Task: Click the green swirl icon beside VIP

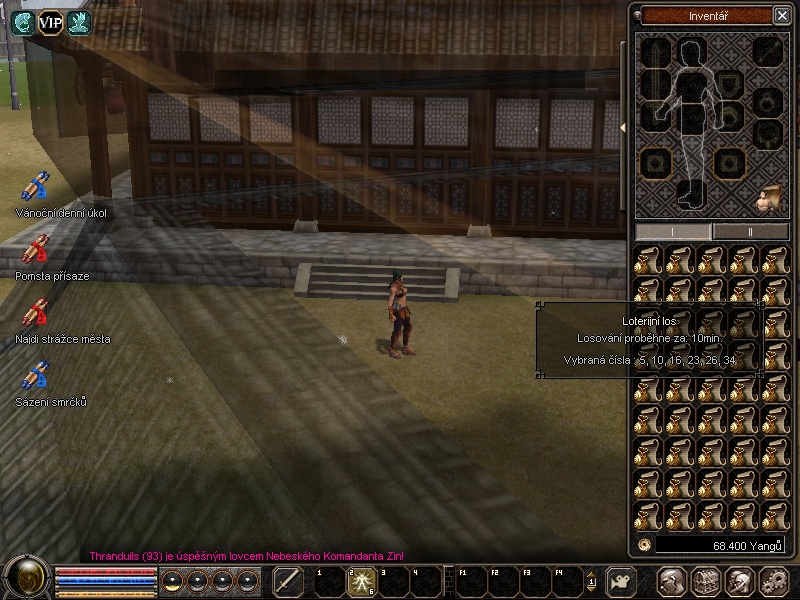Action: [22, 23]
